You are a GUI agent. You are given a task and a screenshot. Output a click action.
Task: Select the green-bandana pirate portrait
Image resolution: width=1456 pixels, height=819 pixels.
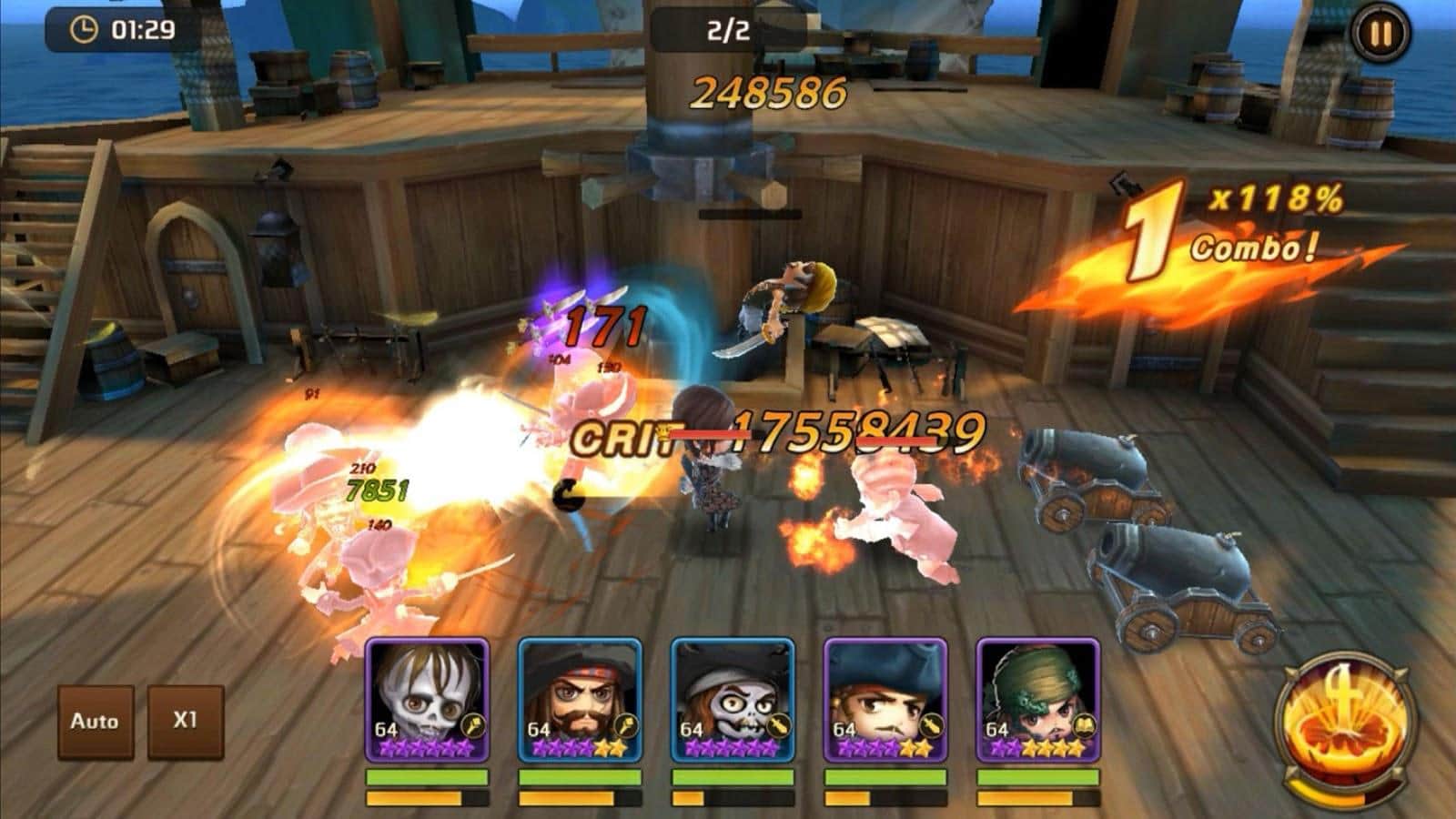tap(1038, 701)
